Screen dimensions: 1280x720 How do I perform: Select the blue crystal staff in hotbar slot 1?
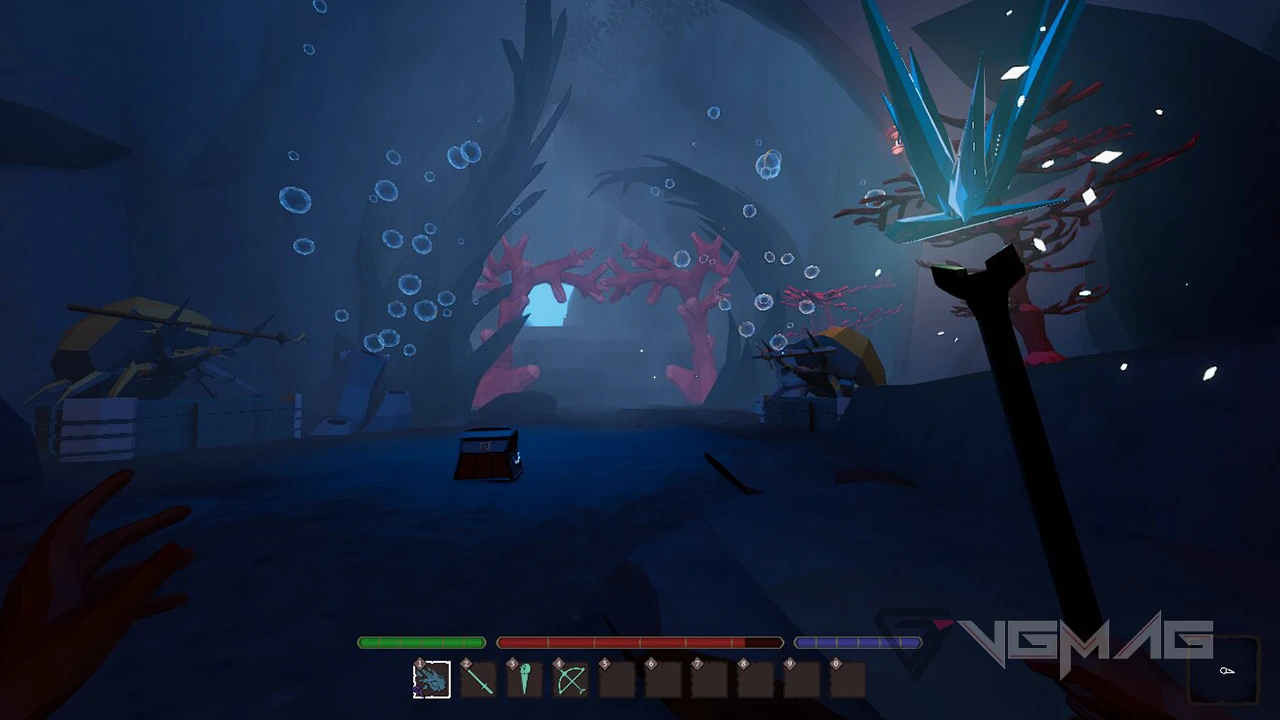tap(432, 680)
